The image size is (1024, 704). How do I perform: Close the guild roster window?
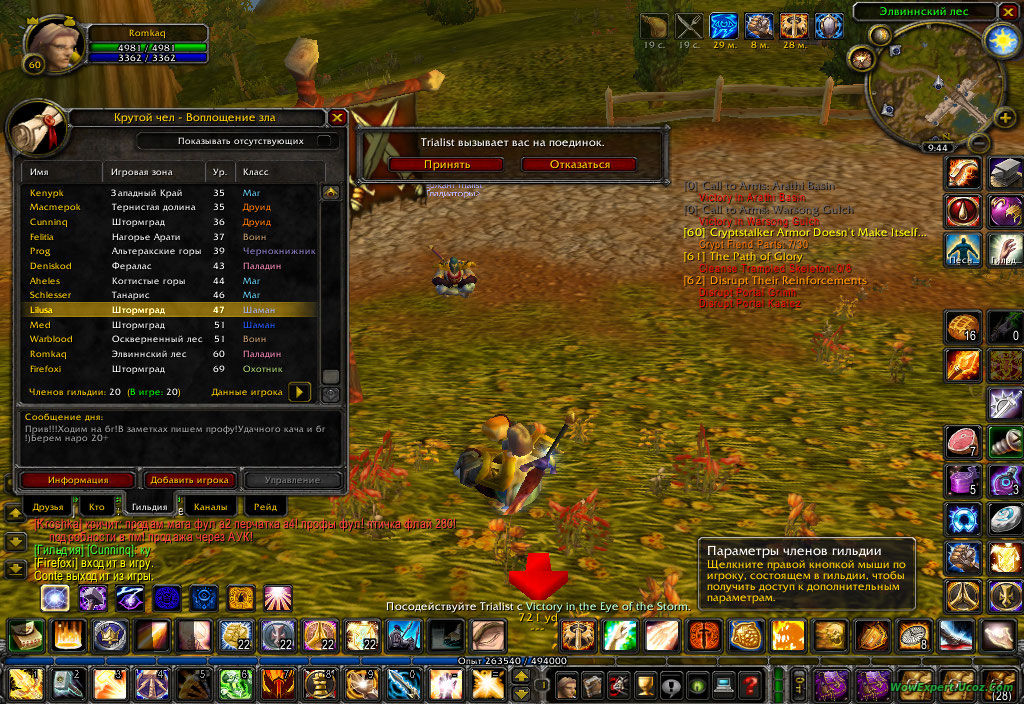point(337,117)
